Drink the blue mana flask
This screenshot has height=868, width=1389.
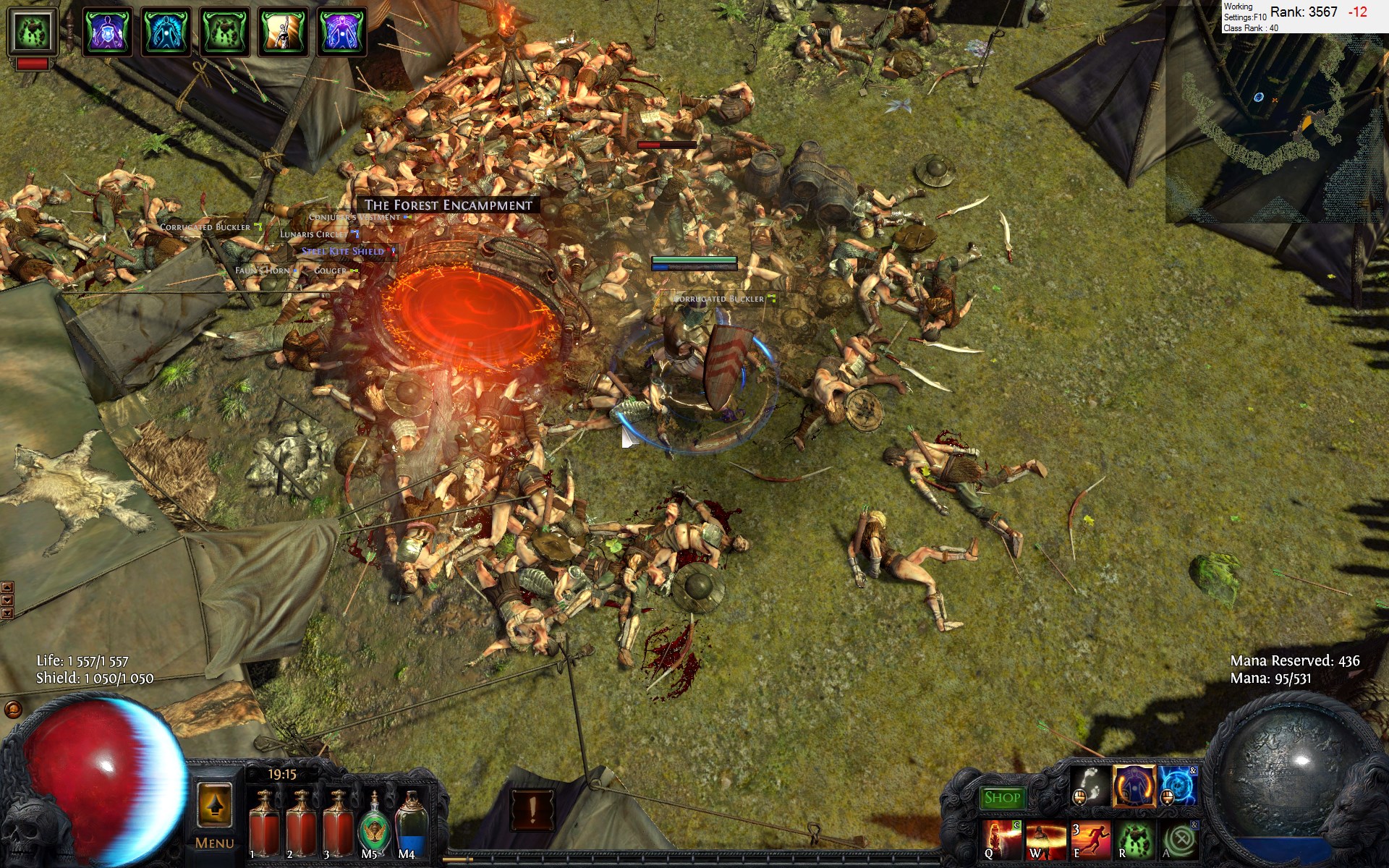410,825
